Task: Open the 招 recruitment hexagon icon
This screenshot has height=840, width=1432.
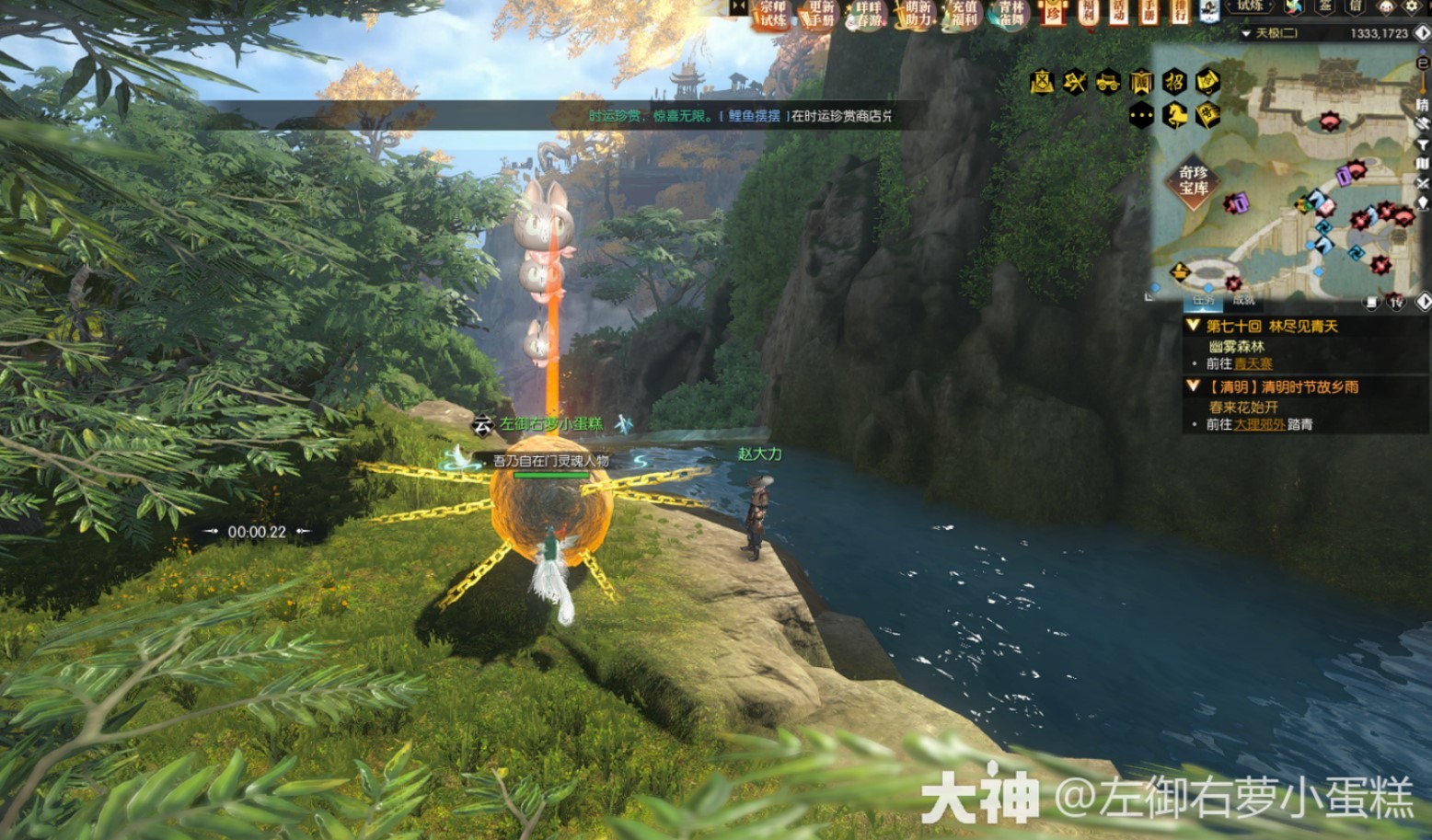Action: (1173, 83)
